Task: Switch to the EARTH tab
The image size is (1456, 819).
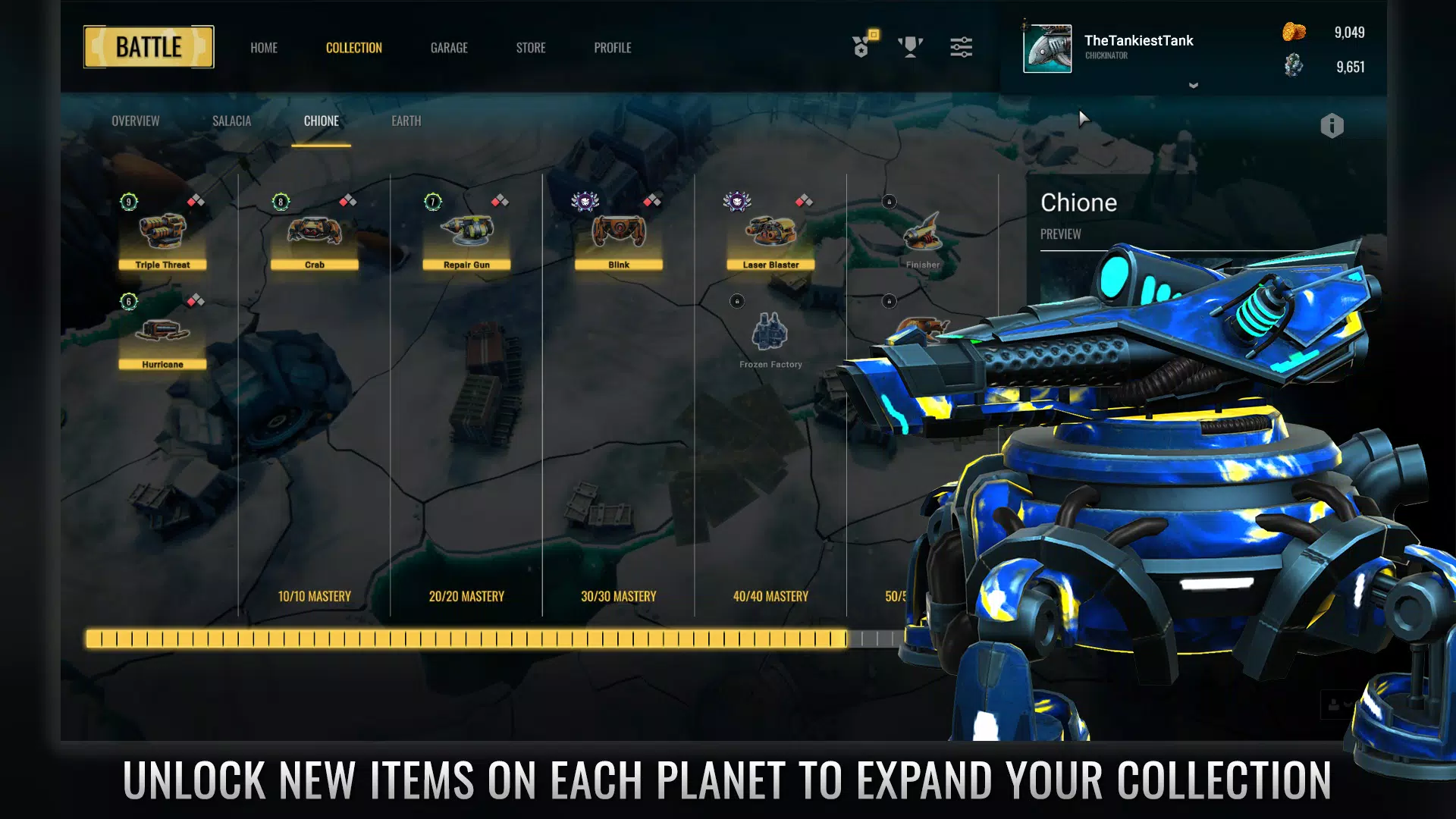Action: coord(406,121)
